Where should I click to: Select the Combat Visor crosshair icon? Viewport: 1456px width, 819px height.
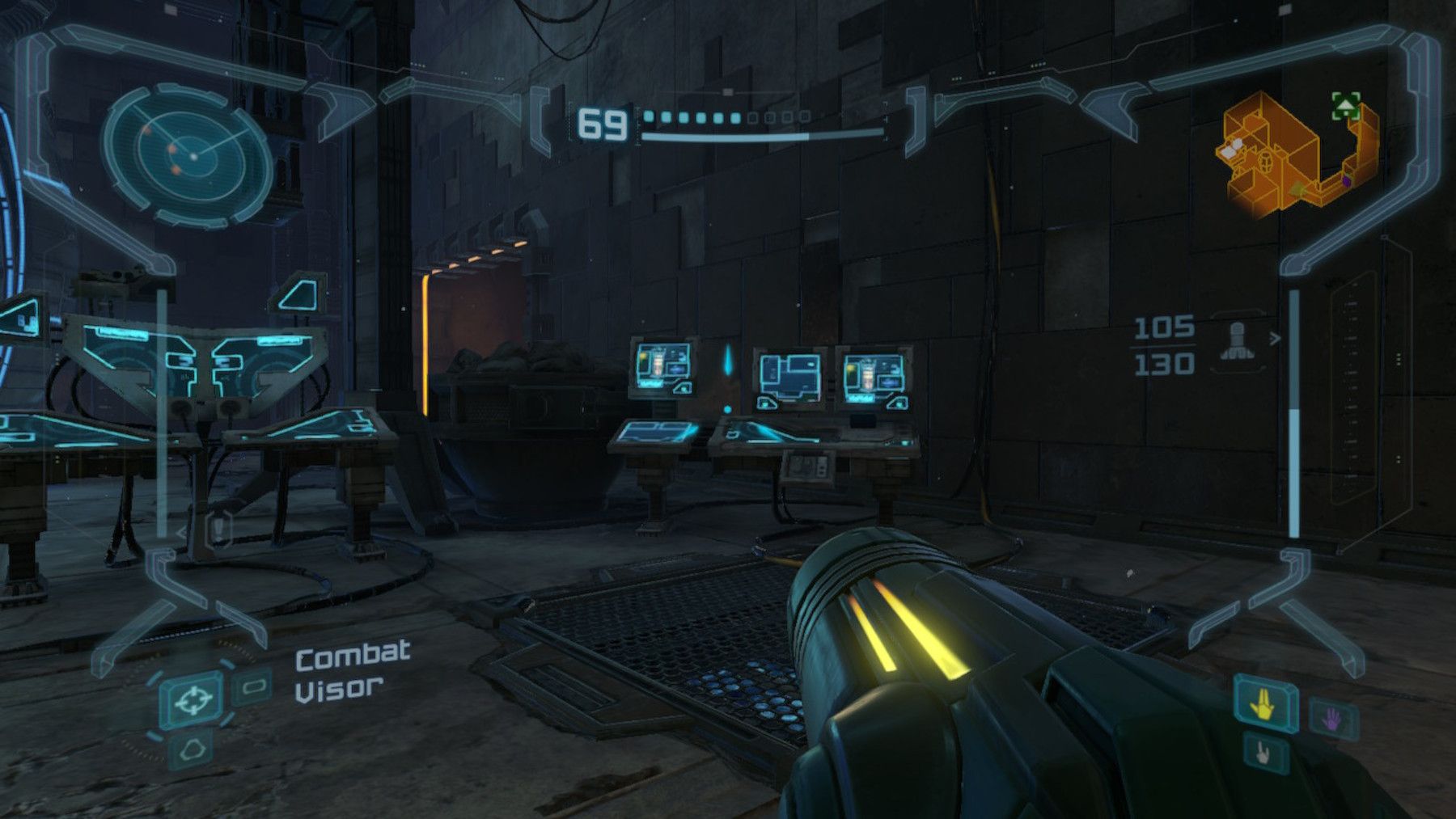click(193, 699)
